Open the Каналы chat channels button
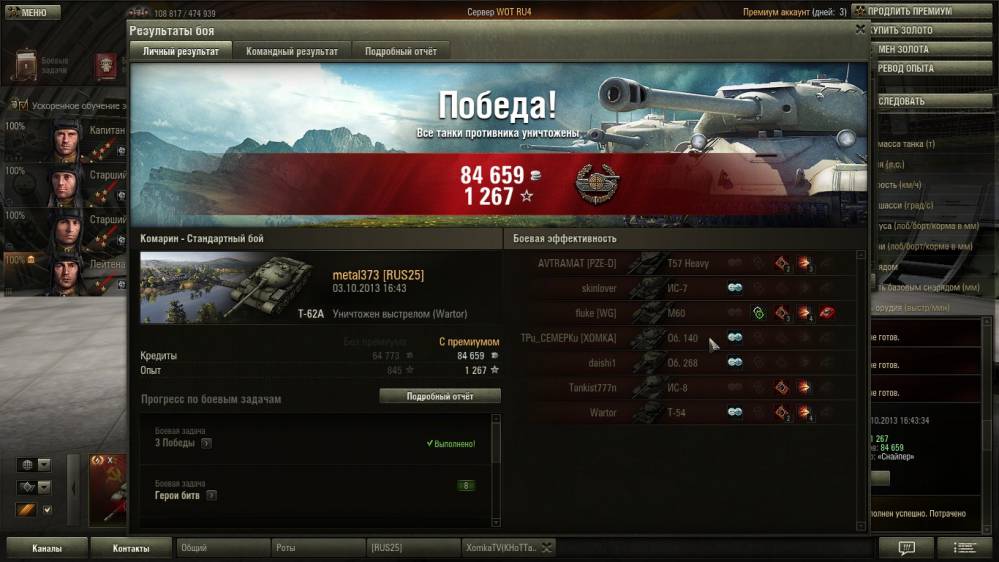Viewport: 999px width, 562px height. [46, 548]
